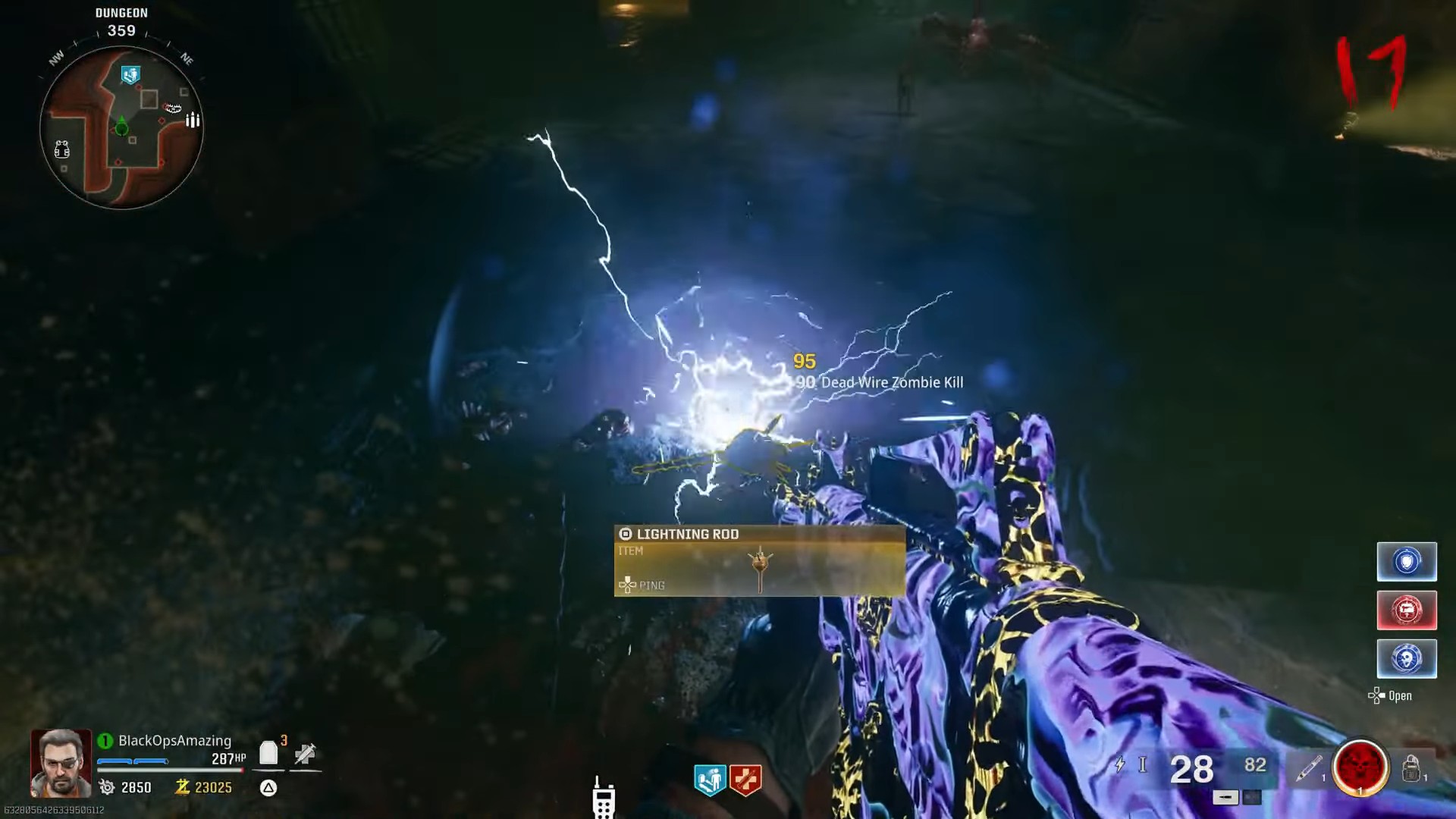
Task: Click the ammunition icon on the minimap edge
Action: (x=193, y=119)
